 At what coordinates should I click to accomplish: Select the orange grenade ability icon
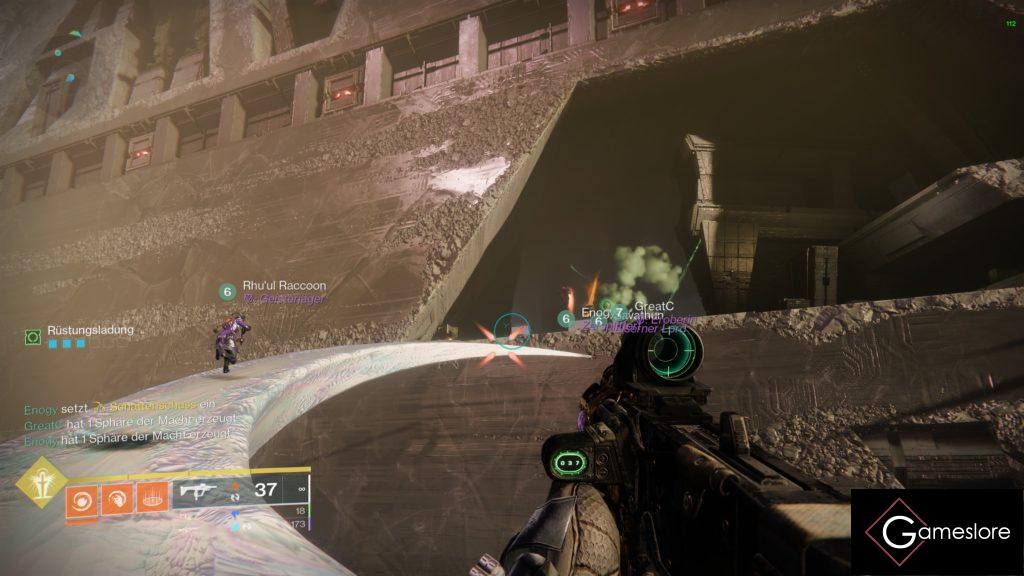[x=82, y=497]
